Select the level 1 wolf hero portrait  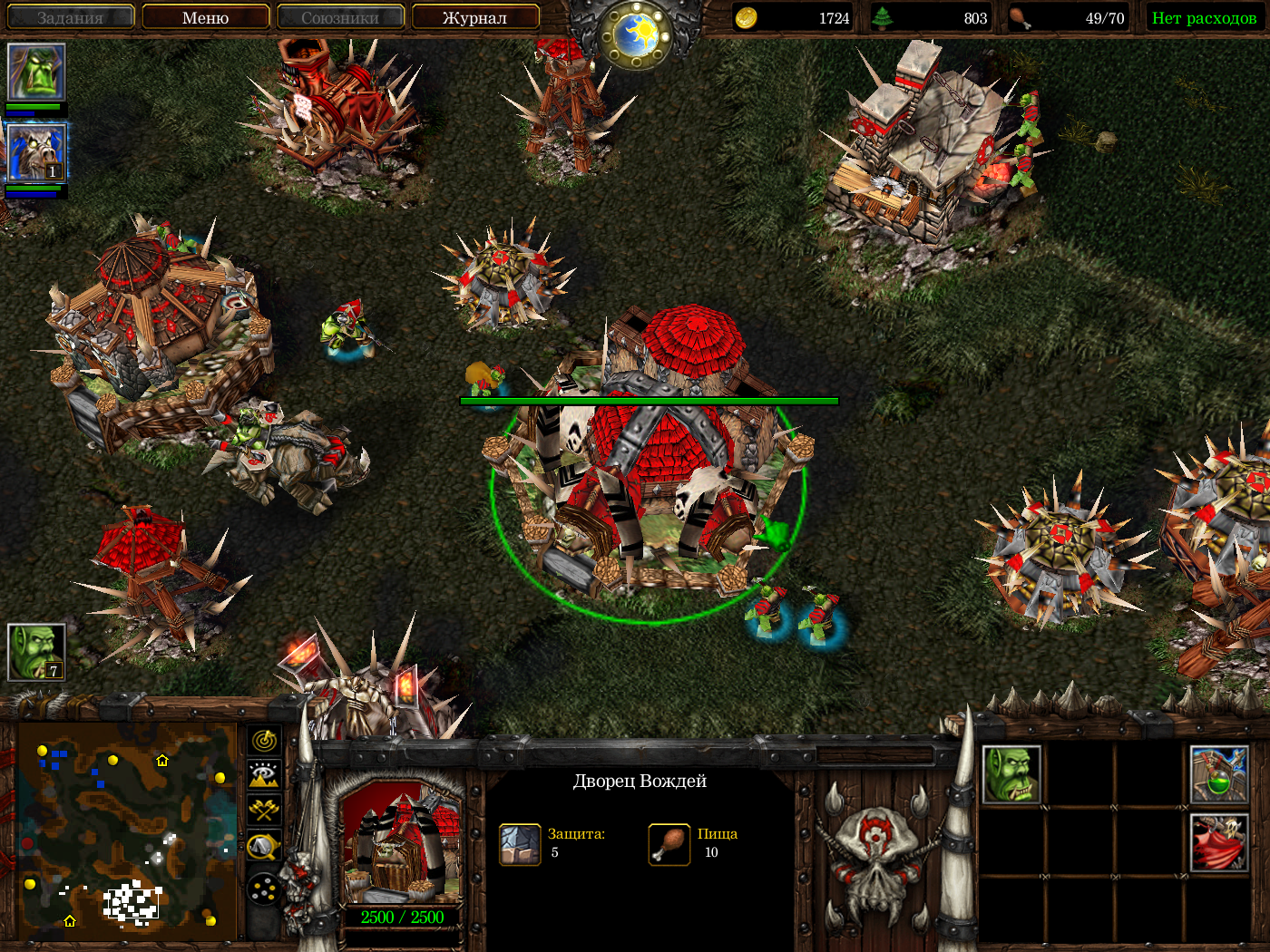click(x=36, y=153)
